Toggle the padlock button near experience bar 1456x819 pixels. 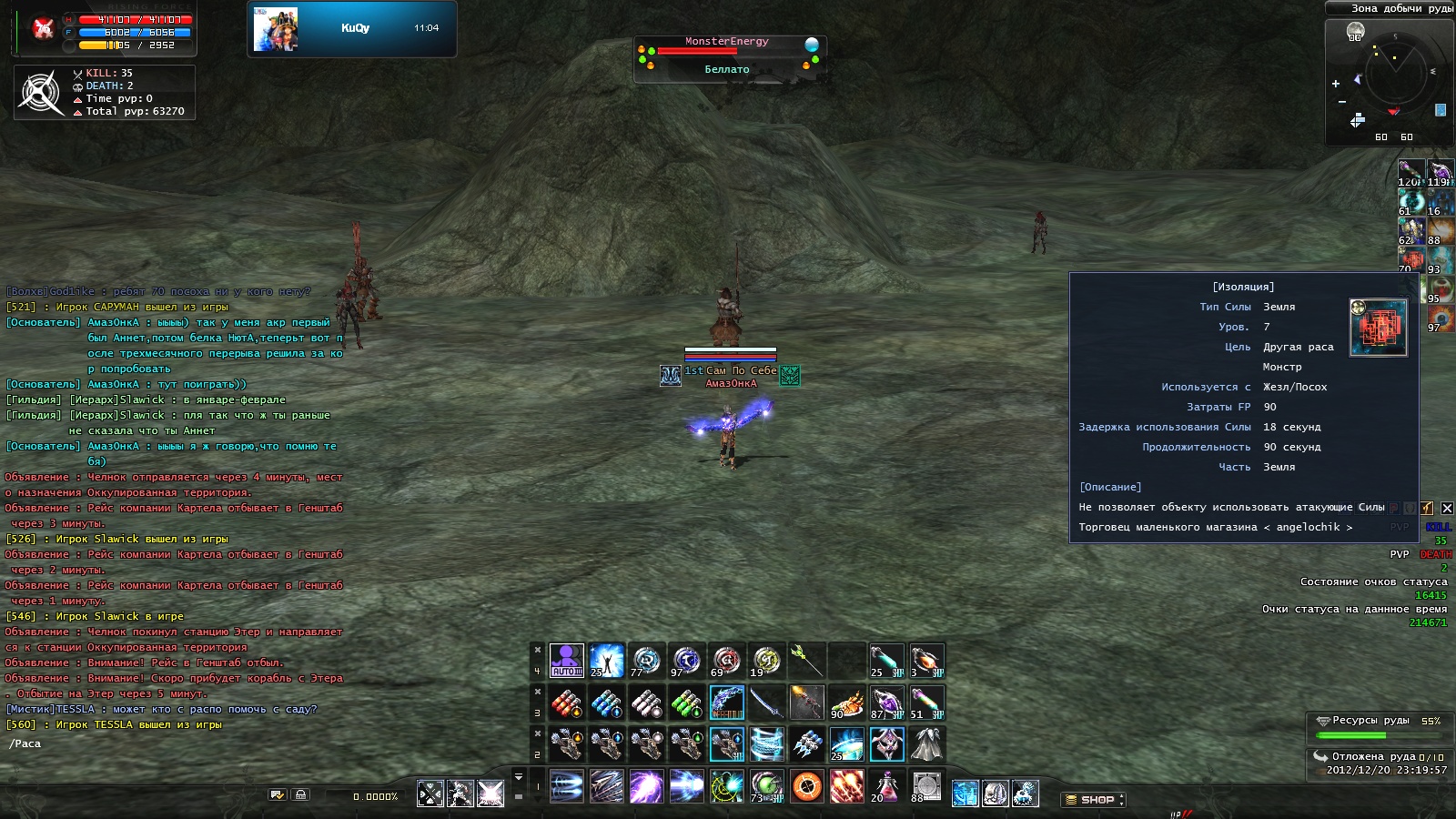[x=300, y=795]
